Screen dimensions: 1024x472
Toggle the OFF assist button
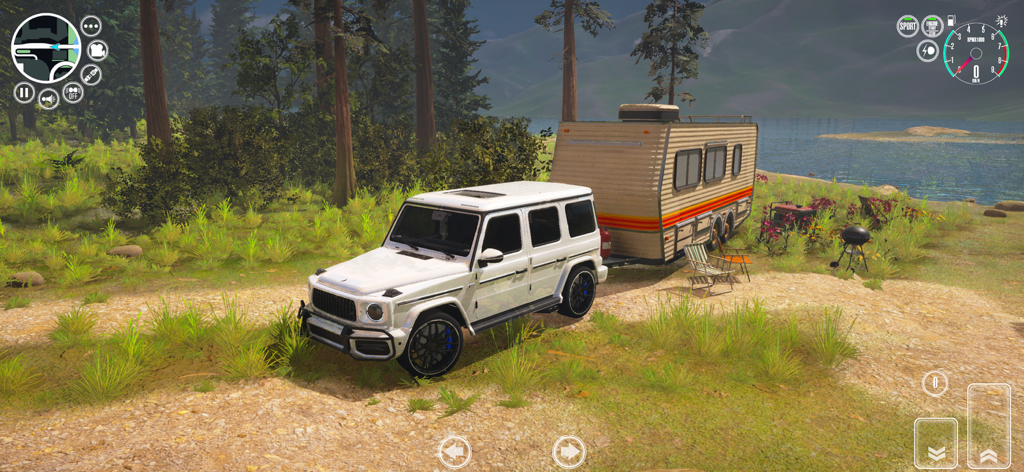coord(72,92)
